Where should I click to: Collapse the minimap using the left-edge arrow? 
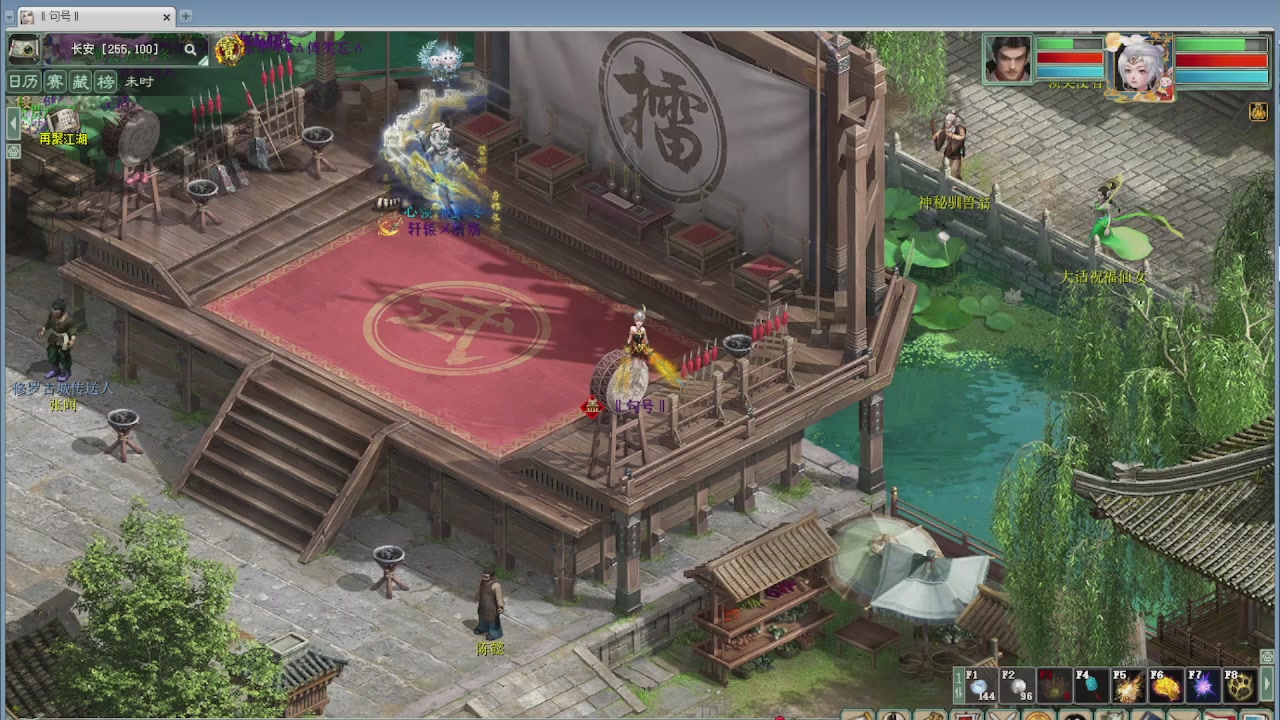13,123
